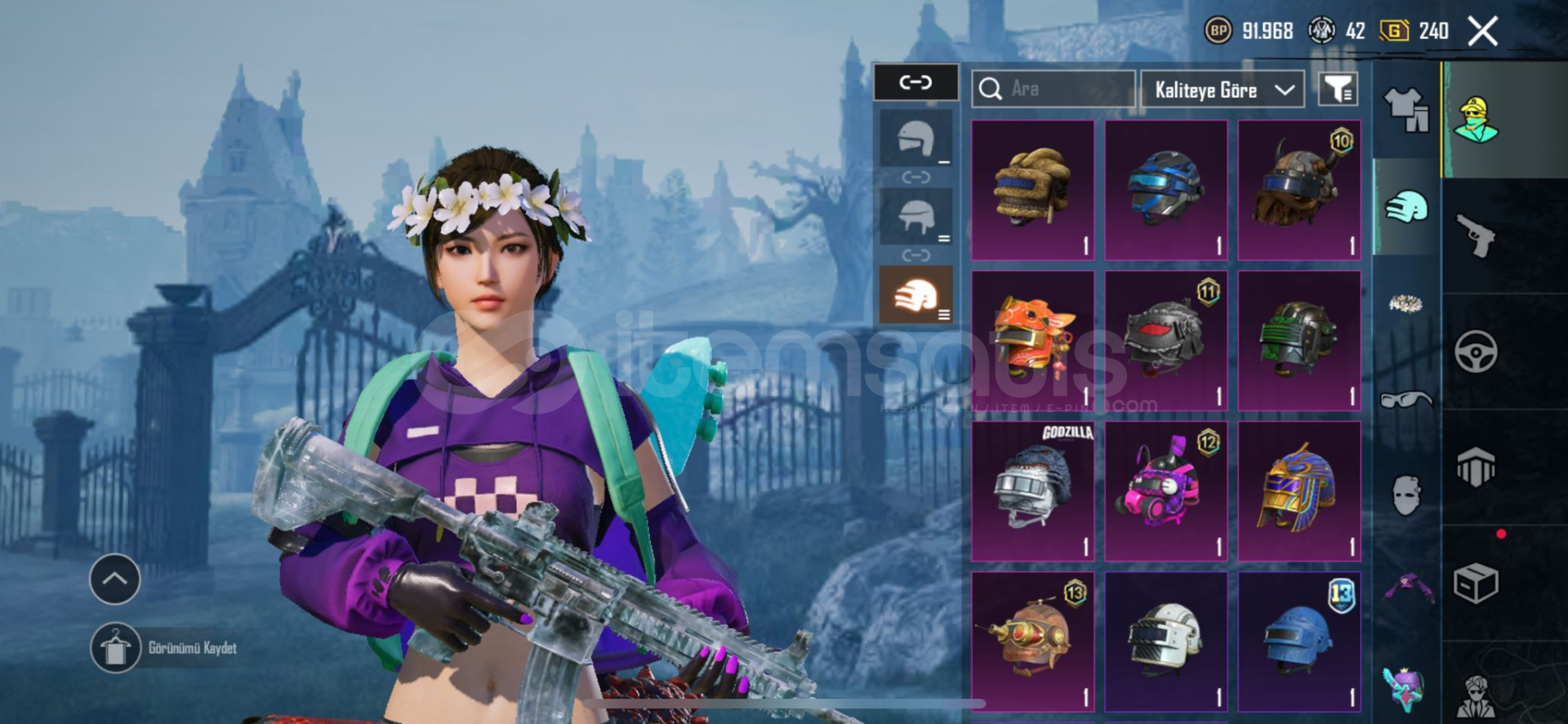Toggle the link chain button

click(x=915, y=82)
